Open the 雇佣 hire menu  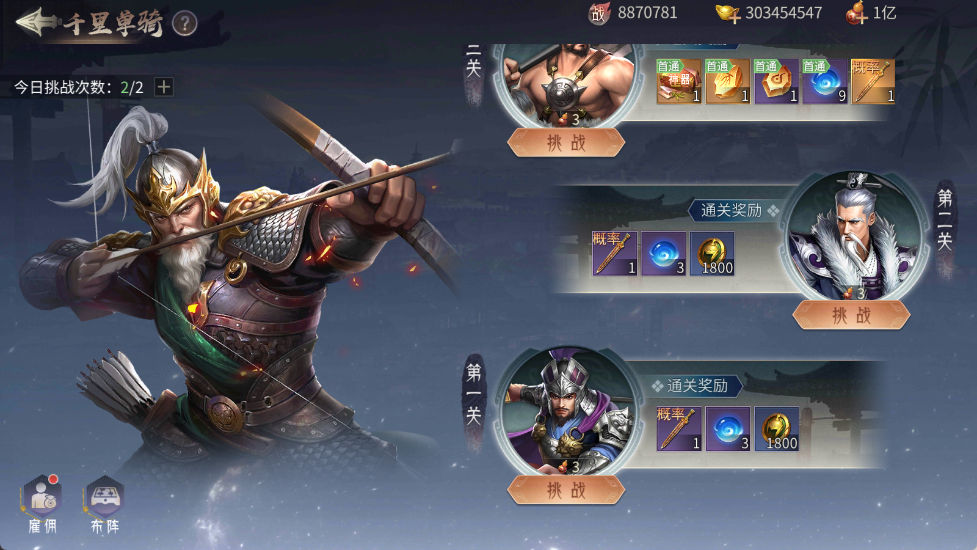tap(43, 499)
